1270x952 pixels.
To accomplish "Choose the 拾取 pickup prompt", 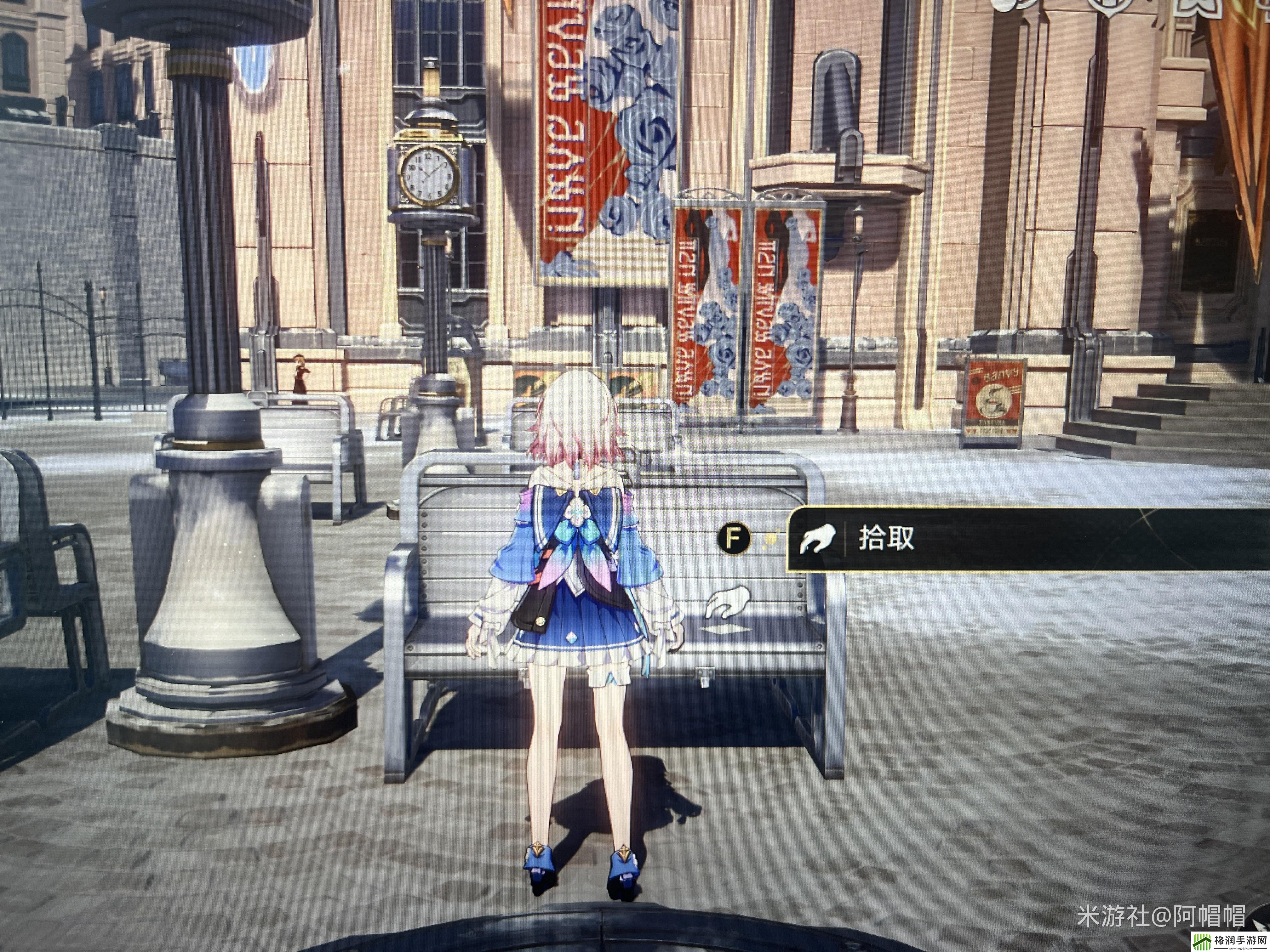I will coord(885,539).
